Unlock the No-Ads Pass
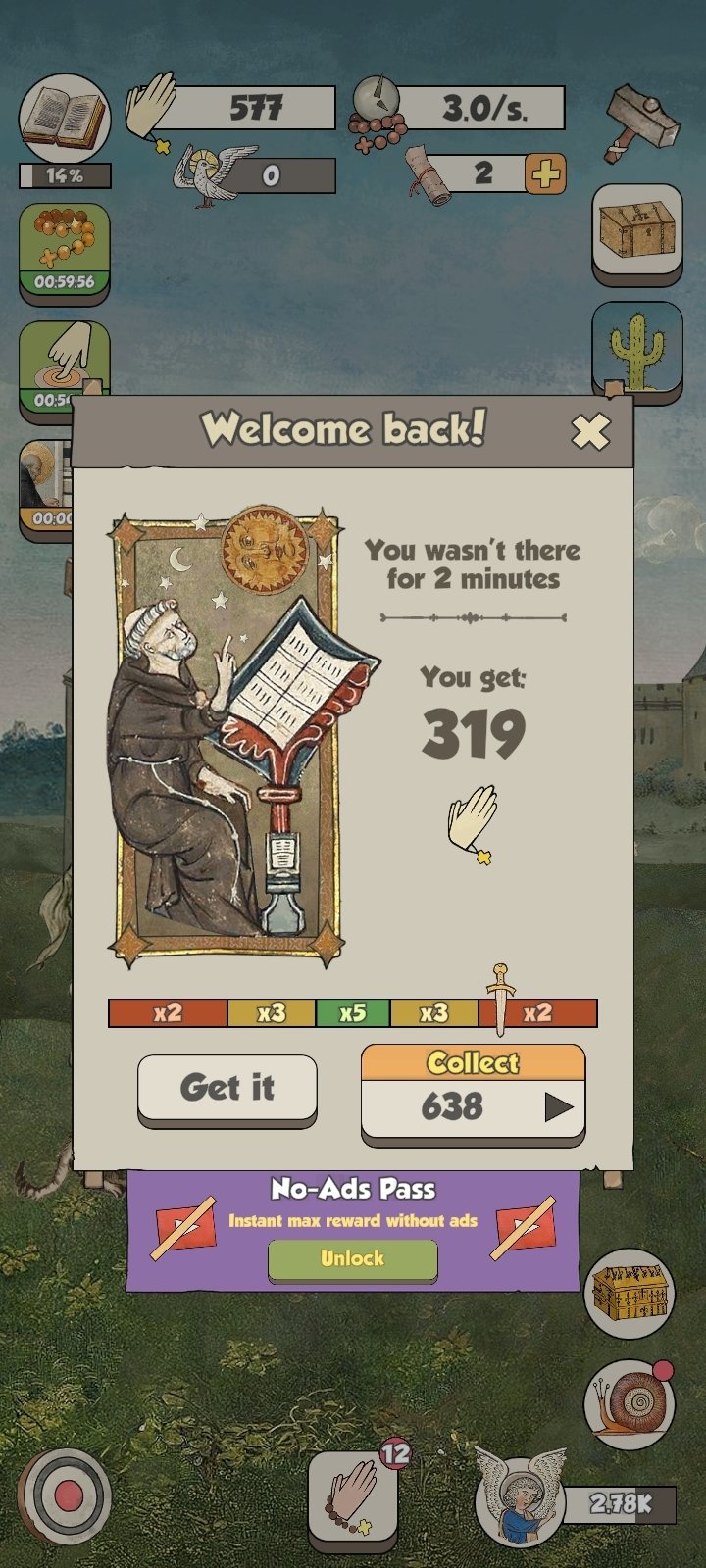 click(x=352, y=1259)
